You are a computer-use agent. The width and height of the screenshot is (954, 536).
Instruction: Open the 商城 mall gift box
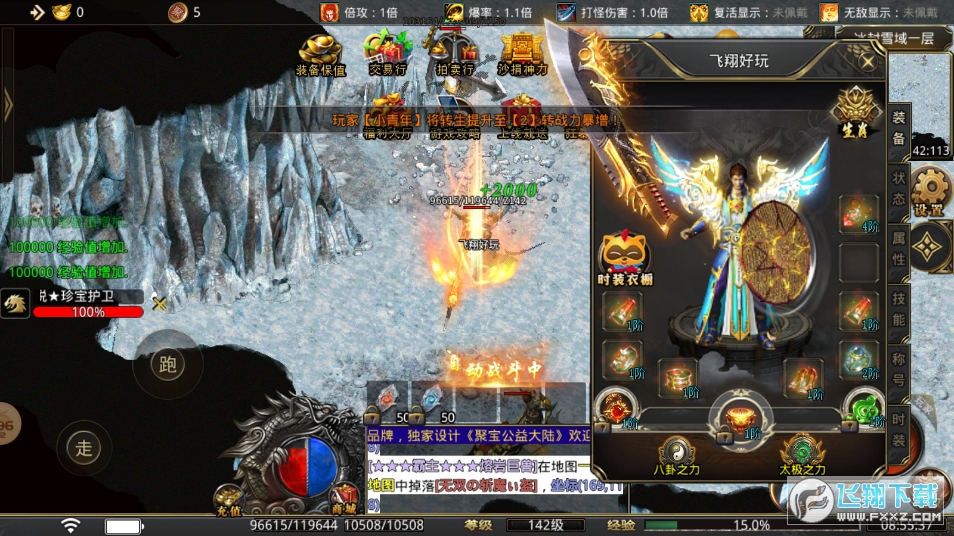click(x=344, y=496)
